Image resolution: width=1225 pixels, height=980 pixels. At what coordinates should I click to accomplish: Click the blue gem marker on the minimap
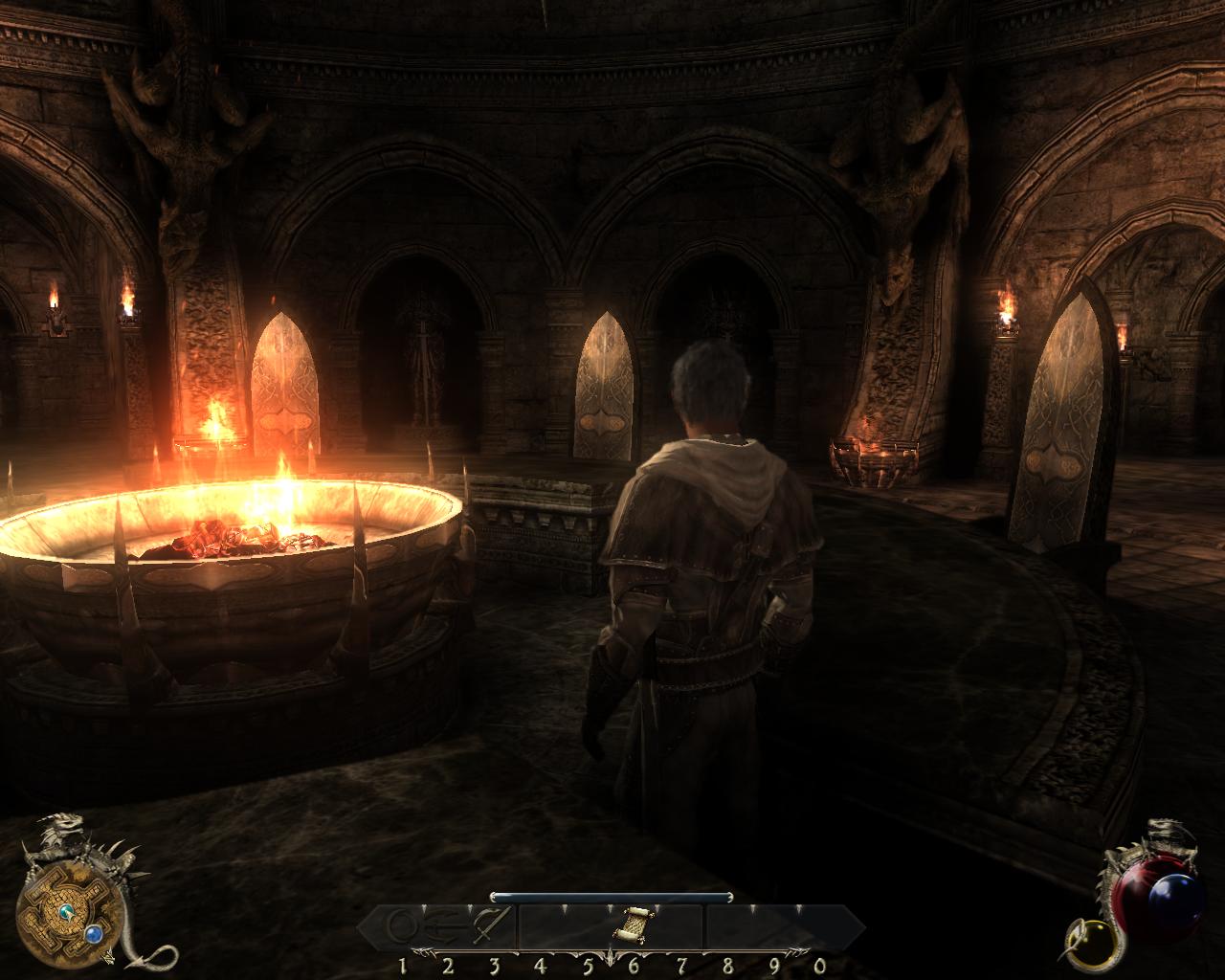(94, 932)
